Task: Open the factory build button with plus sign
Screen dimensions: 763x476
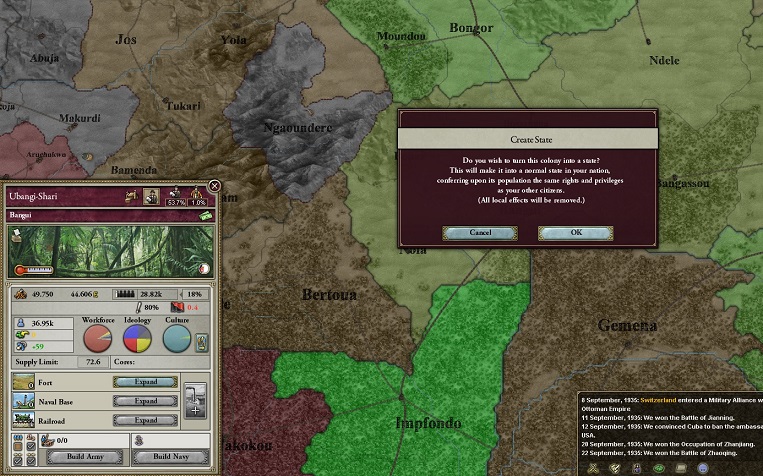Action: (197, 401)
